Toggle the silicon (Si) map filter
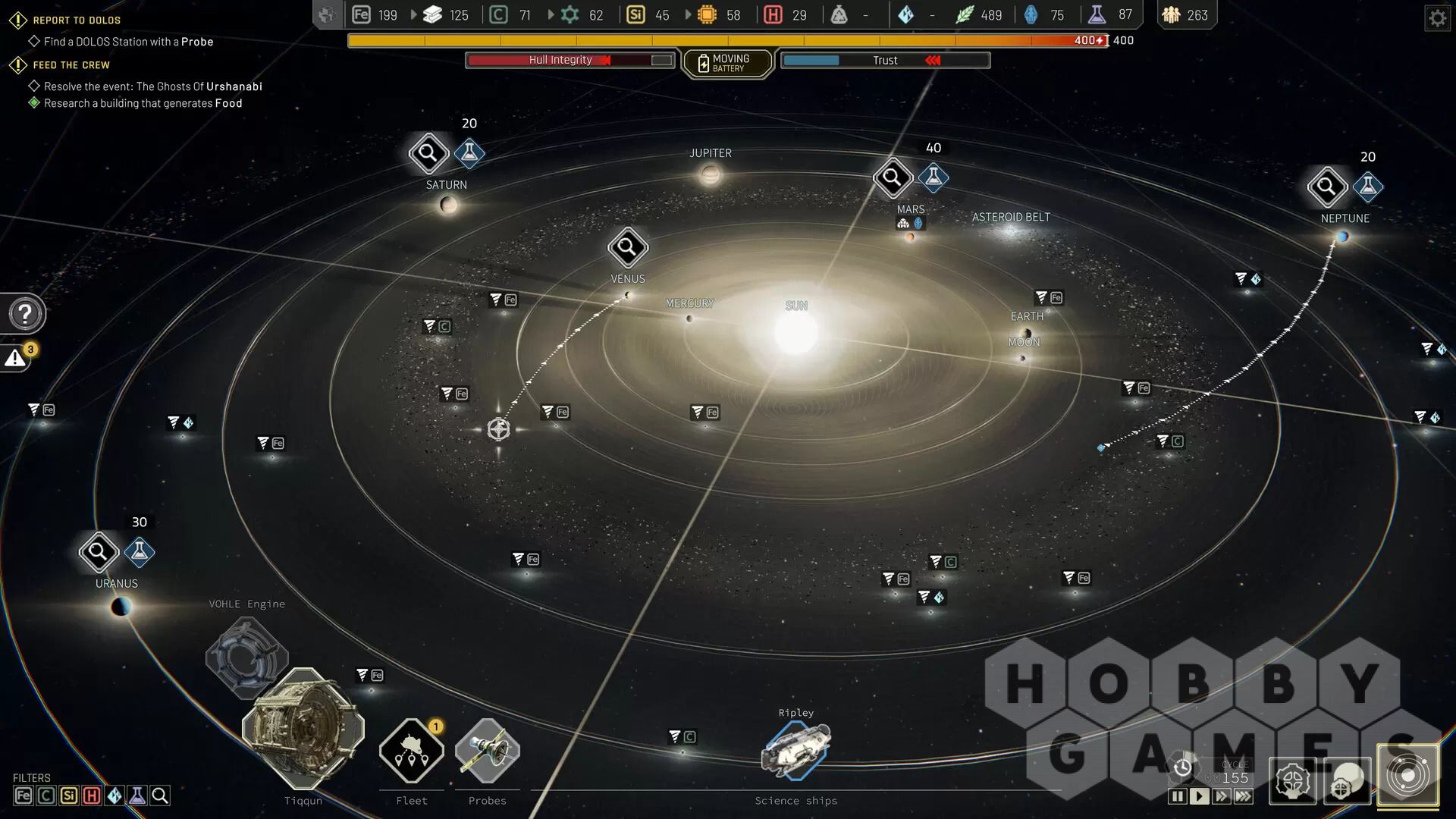Screen dimensions: 1456x819 [69, 795]
